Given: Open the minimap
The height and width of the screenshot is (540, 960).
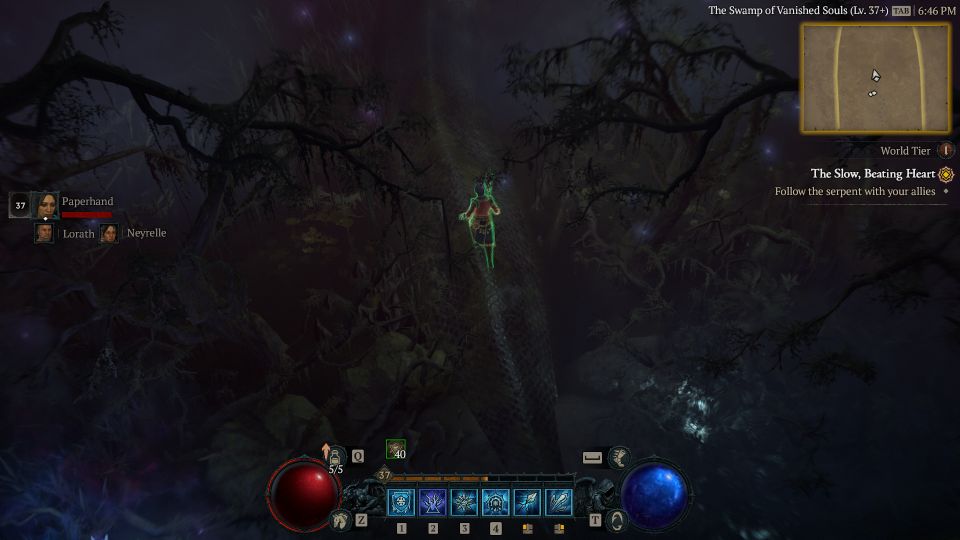Looking at the screenshot, I should pos(875,78).
